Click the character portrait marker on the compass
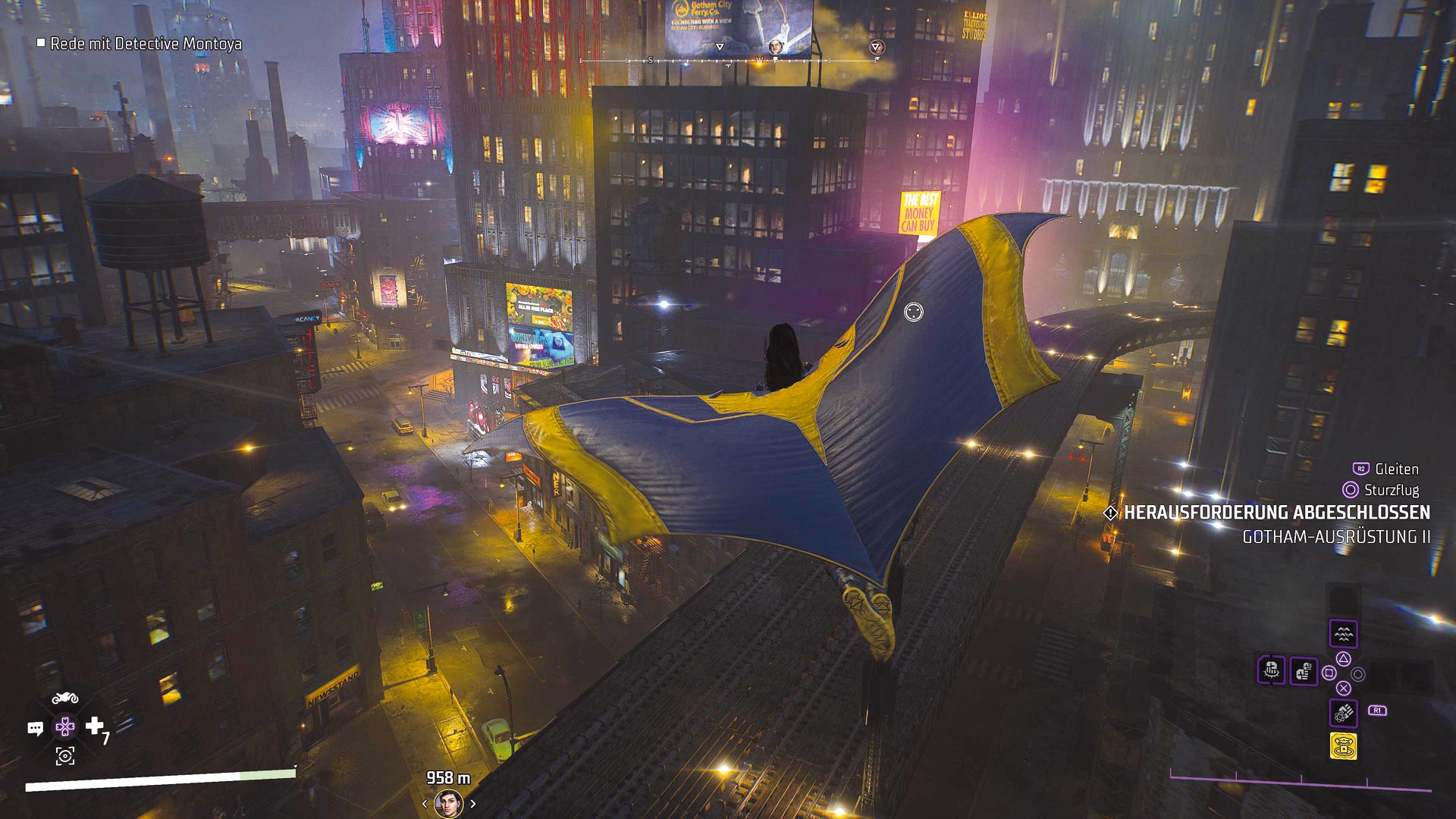Screen dimensions: 1456x819 (776, 47)
